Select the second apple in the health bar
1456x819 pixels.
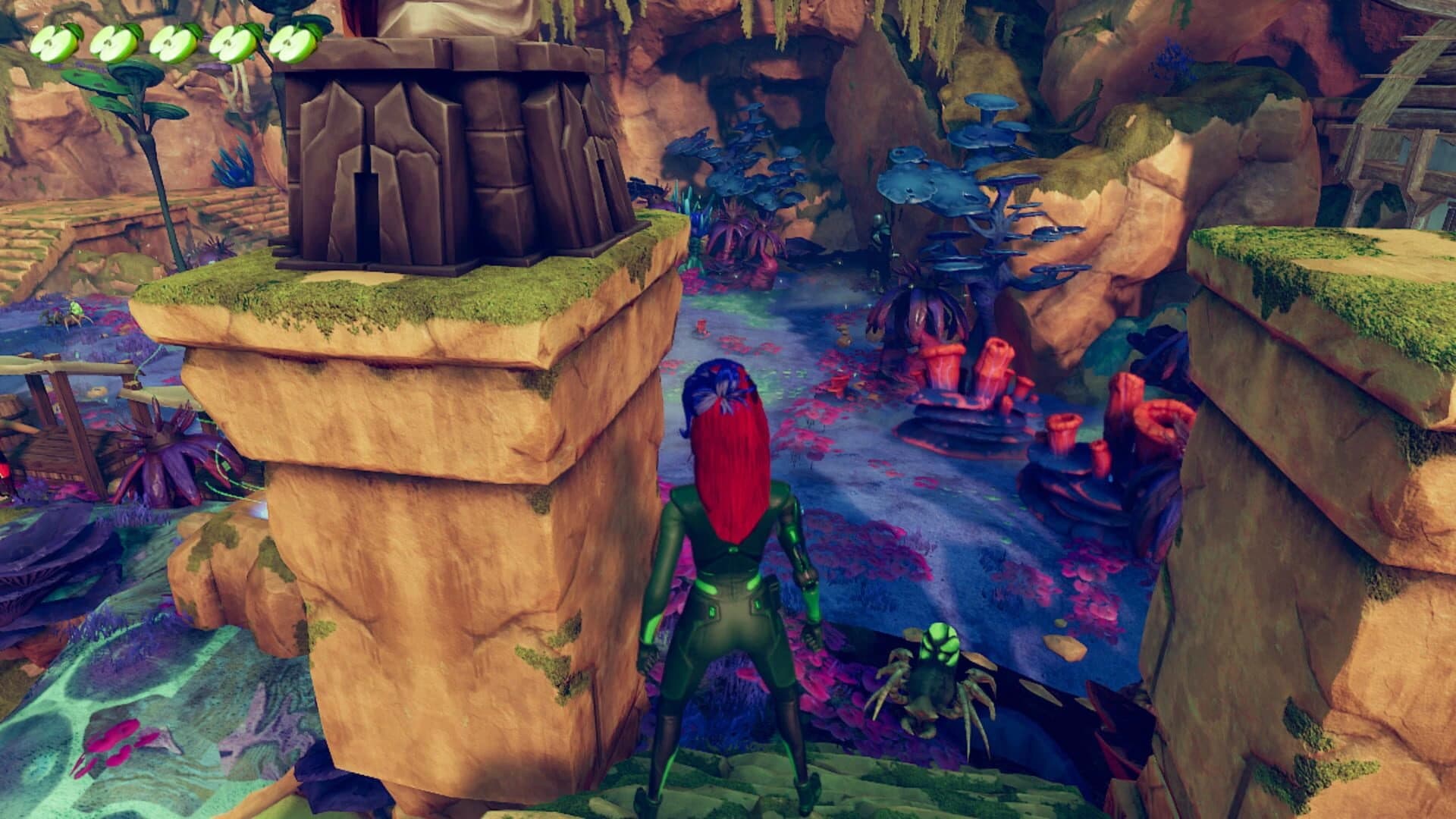[115, 44]
